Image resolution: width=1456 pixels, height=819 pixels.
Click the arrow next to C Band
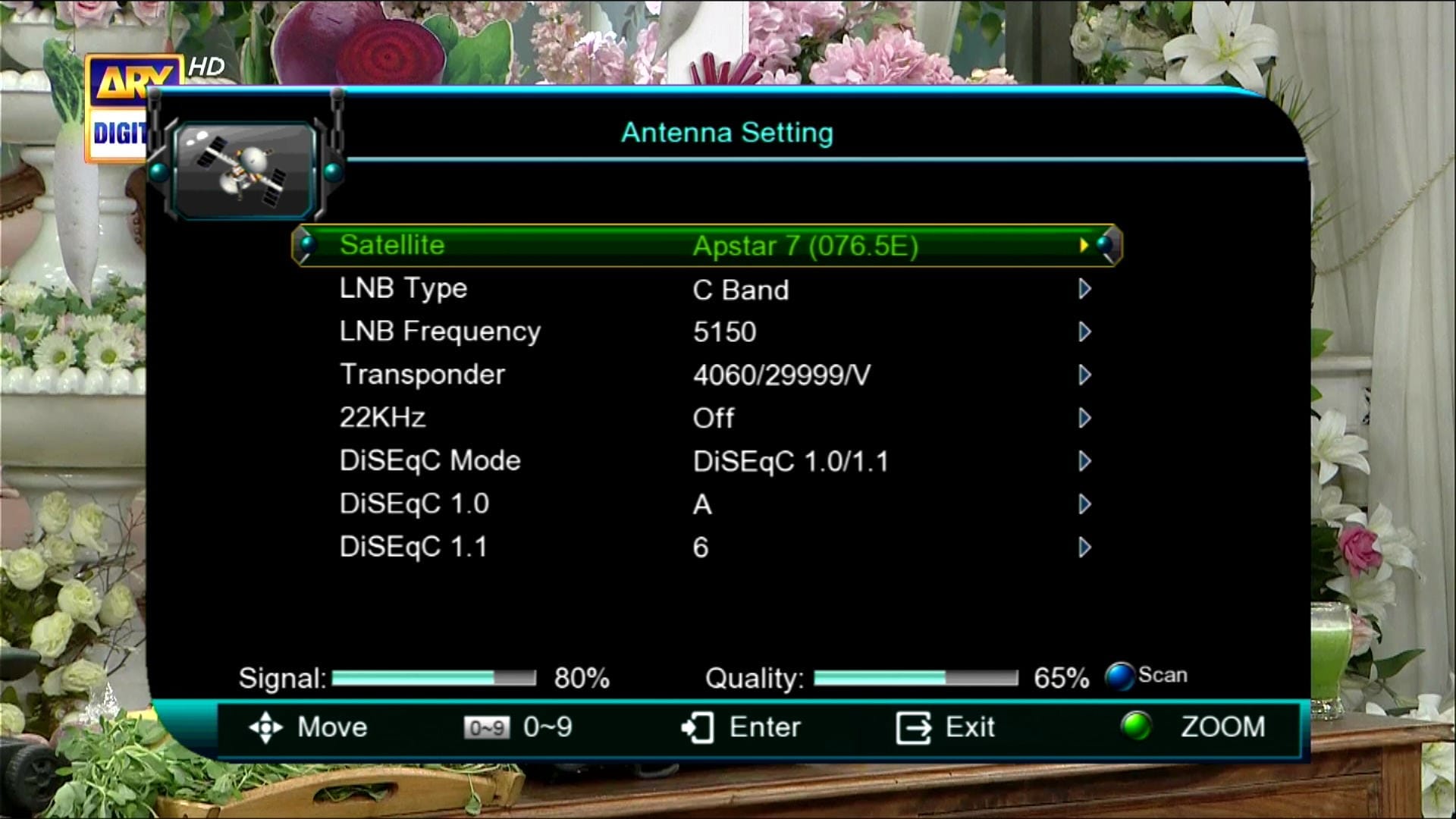[1084, 289]
